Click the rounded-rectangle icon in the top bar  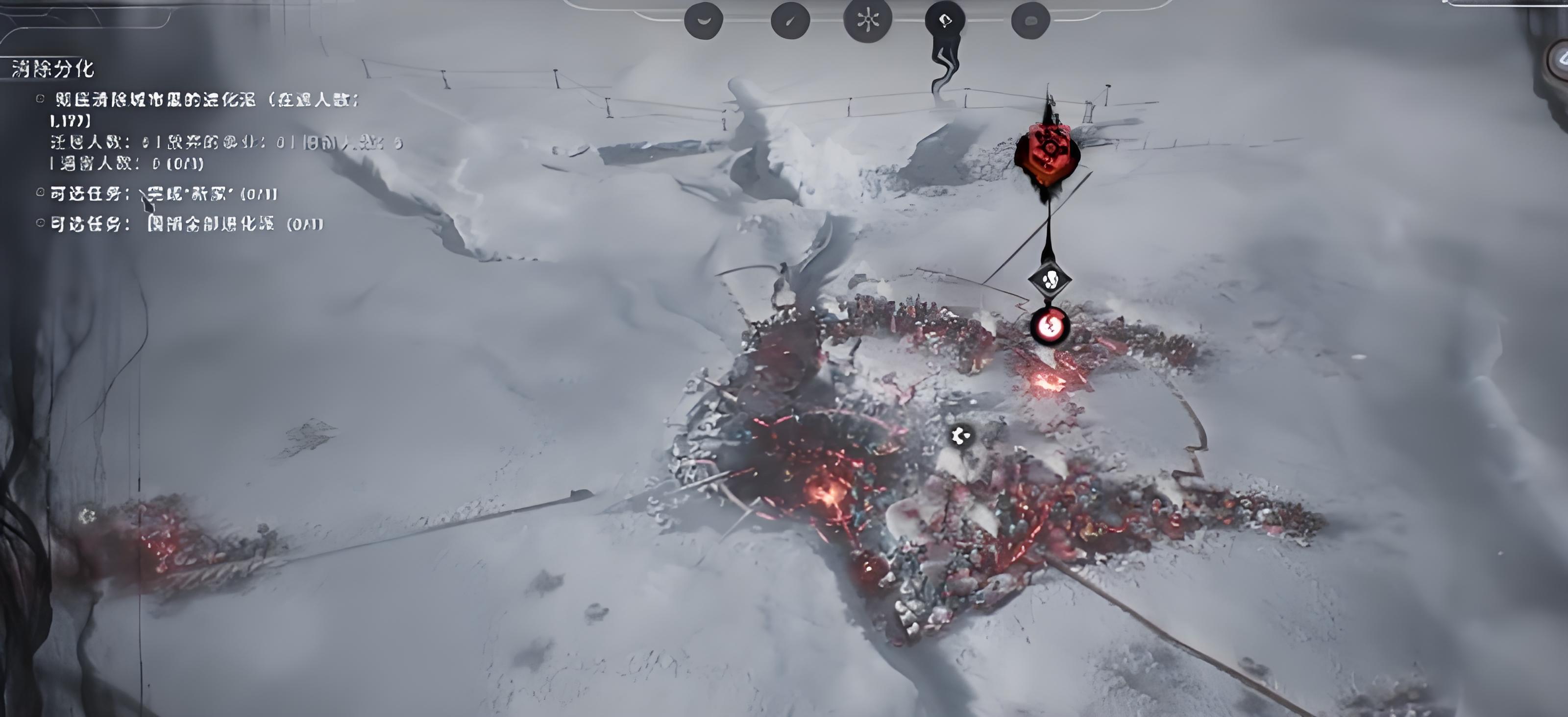[1030, 21]
